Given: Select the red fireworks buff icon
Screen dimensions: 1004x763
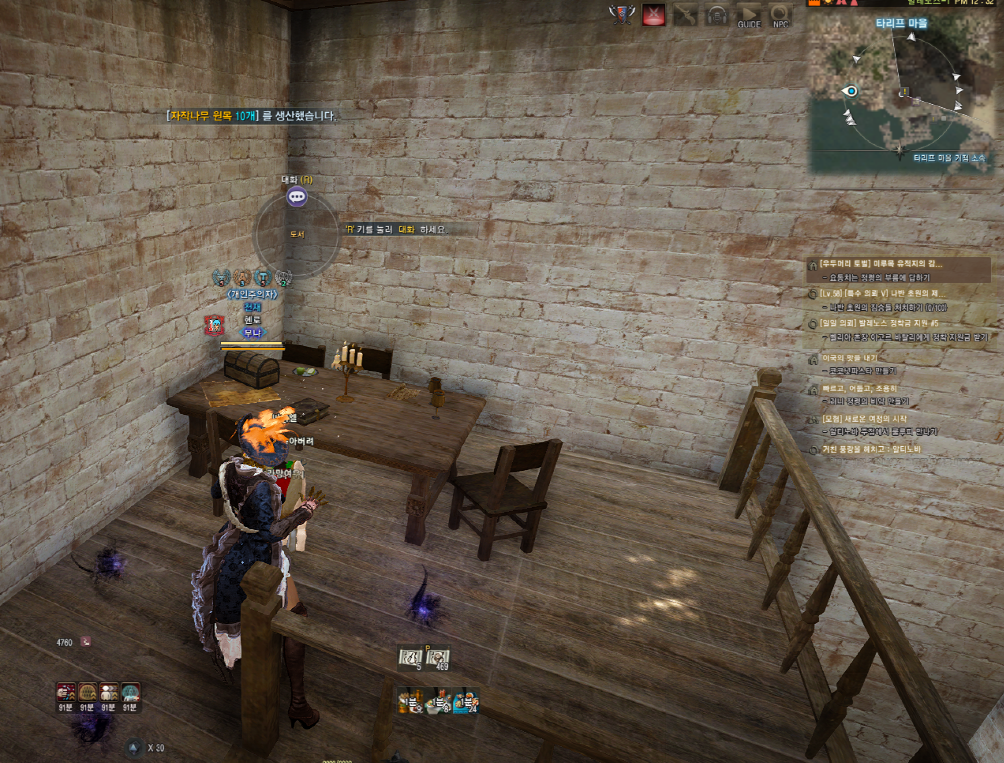Looking at the screenshot, I should tap(67, 691).
